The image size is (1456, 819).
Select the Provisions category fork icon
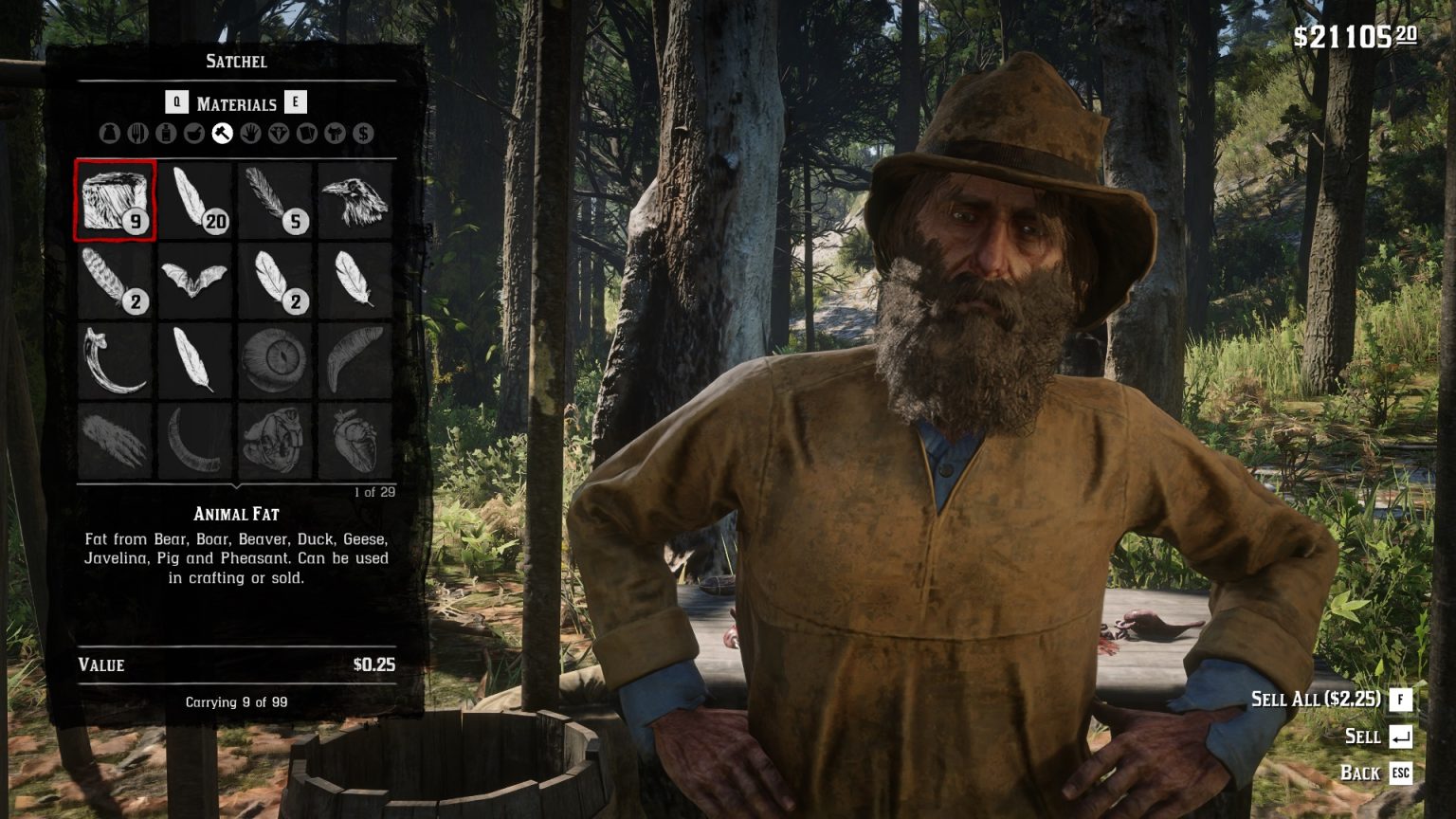click(139, 133)
